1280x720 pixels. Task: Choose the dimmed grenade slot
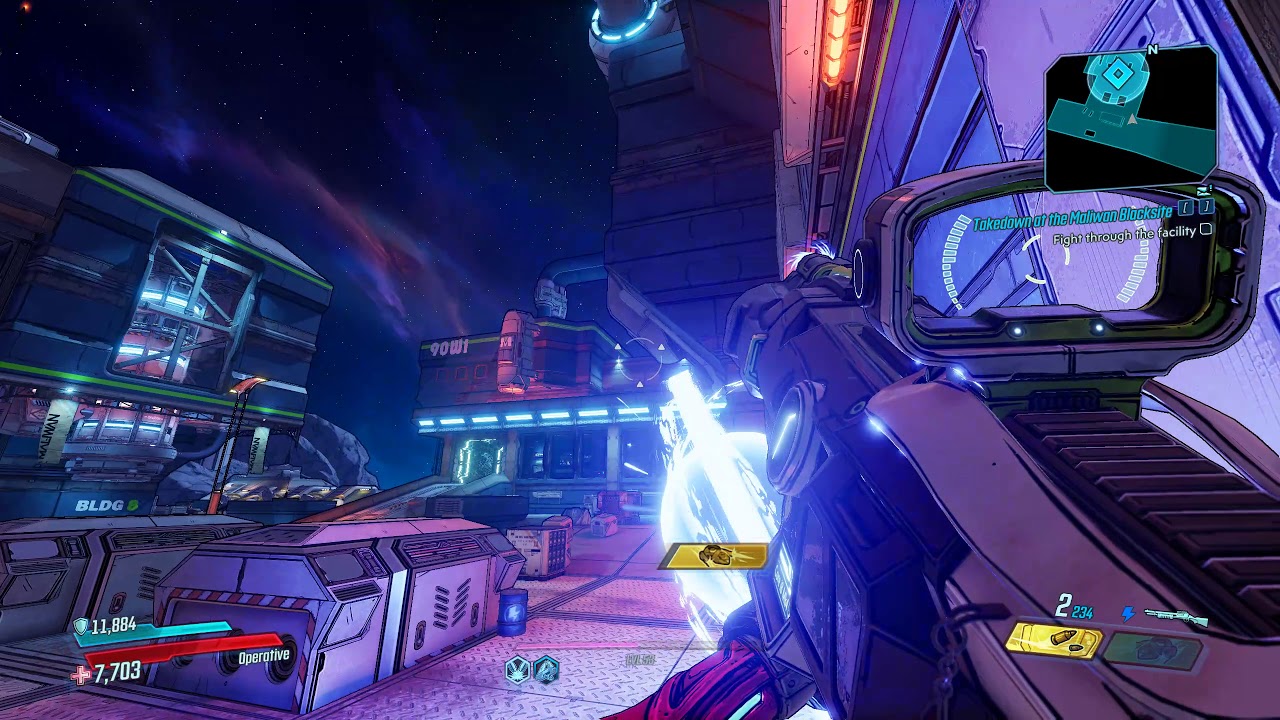pyautogui.click(x=1152, y=651)
